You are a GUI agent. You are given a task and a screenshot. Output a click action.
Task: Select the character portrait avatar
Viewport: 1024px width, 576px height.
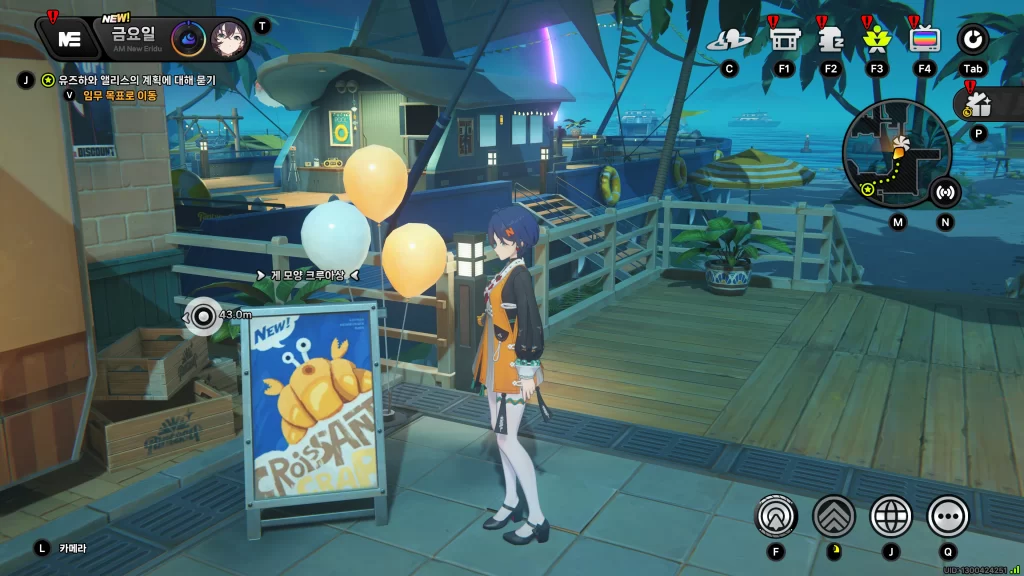(229, 39)
